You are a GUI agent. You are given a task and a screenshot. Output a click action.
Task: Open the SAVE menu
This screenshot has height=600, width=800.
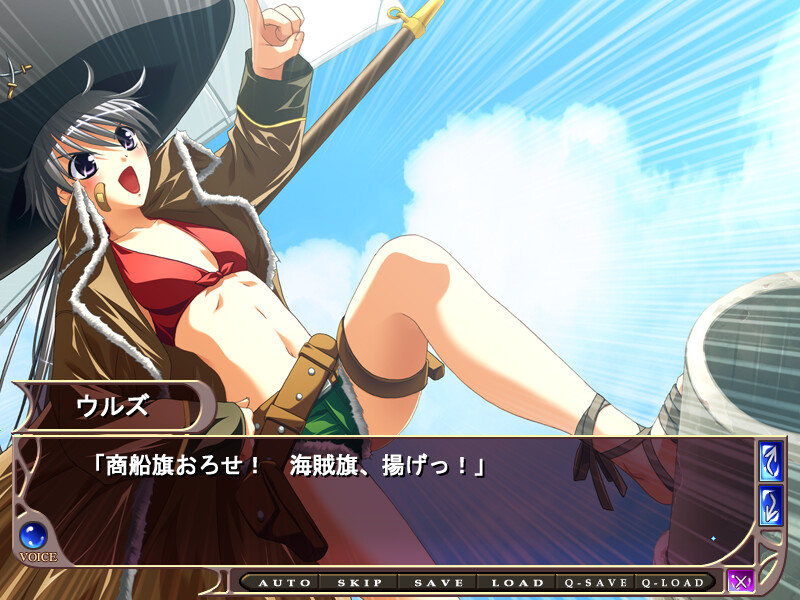click(x=438, y=582)
